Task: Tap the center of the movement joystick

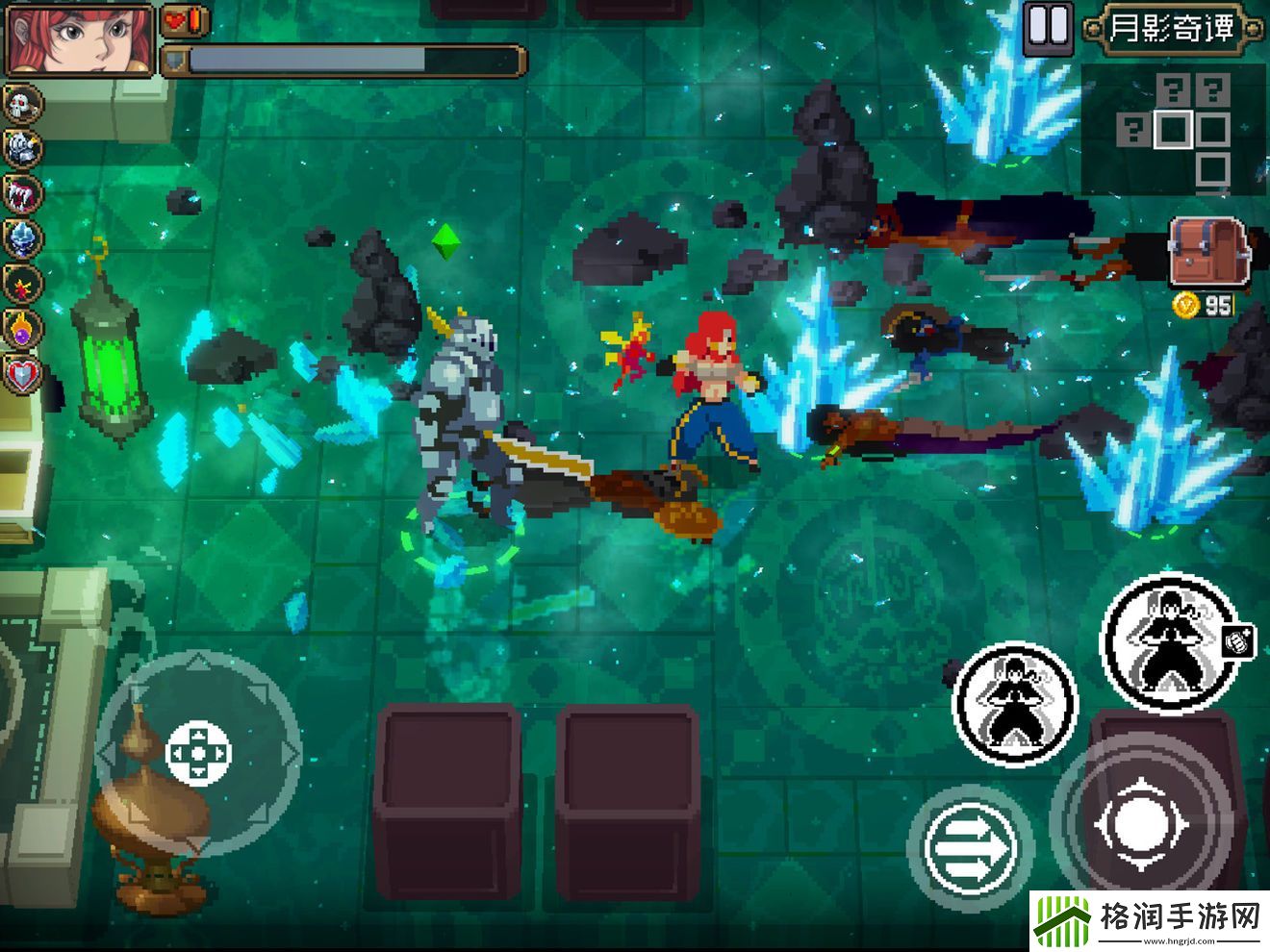Action: [198, 753]
